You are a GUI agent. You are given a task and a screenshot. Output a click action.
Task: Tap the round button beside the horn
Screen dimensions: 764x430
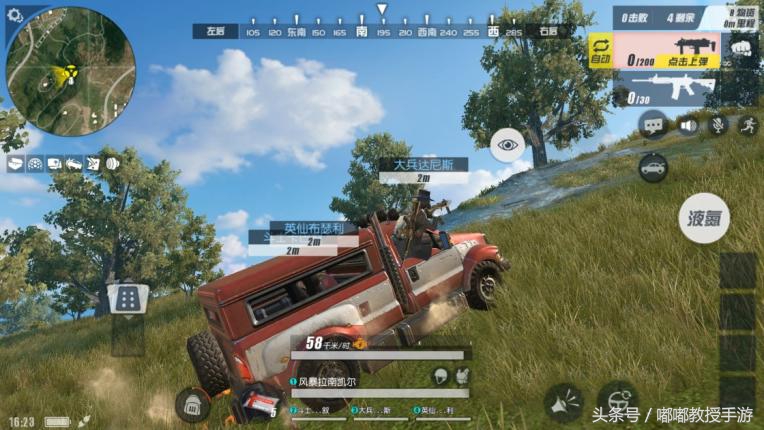pos(617,401)
